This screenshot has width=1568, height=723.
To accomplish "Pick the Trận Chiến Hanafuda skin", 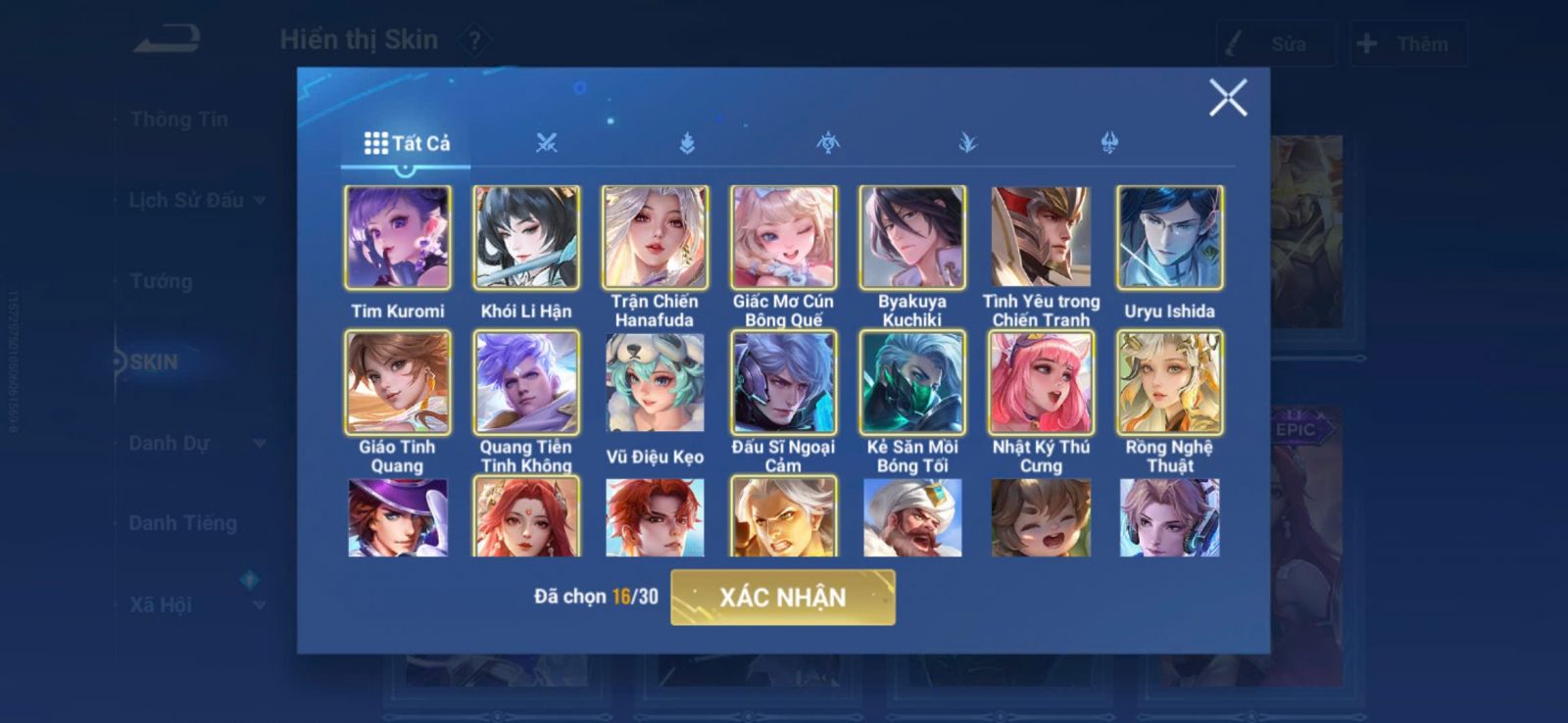I will (x=655, y=238).
